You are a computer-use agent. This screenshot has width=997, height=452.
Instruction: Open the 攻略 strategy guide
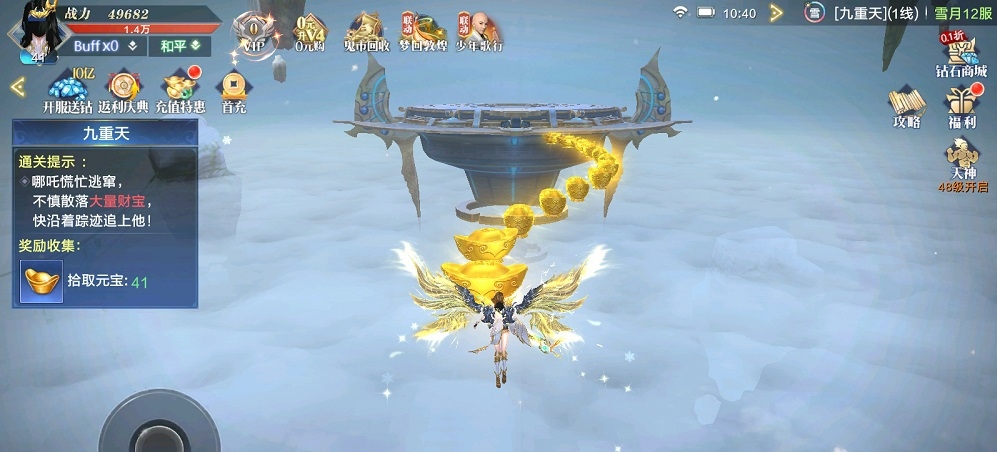click(x=906, y=107)
